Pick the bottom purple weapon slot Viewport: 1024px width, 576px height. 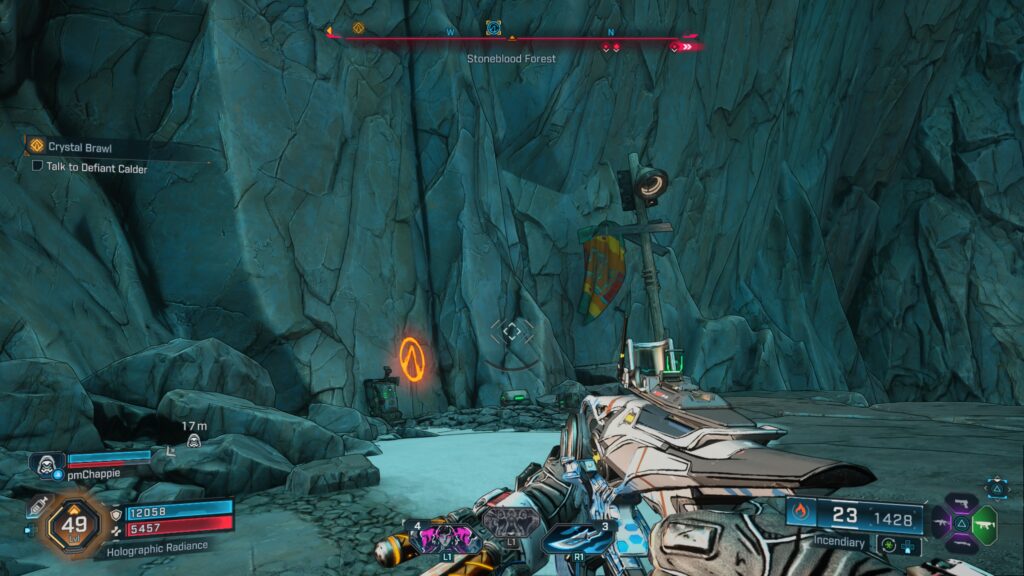click(x=961, y=544)
